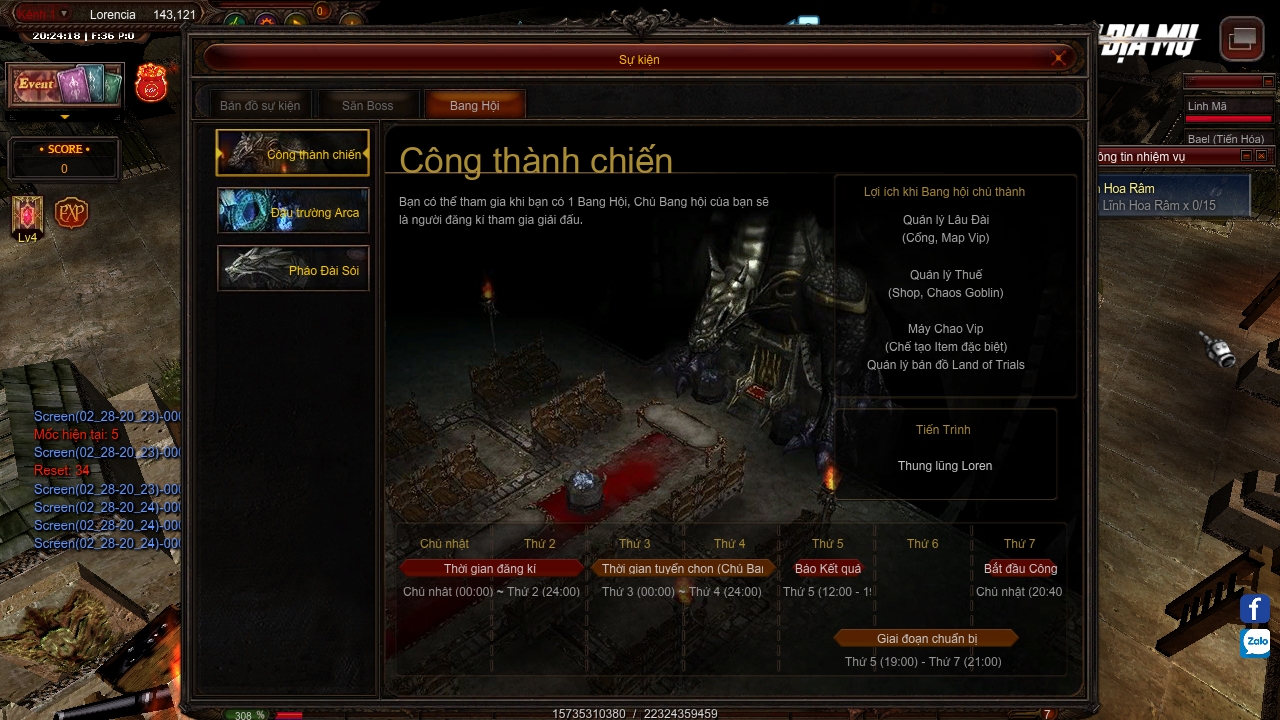Choose the Công thành chiến entry

tap(293, 153)
